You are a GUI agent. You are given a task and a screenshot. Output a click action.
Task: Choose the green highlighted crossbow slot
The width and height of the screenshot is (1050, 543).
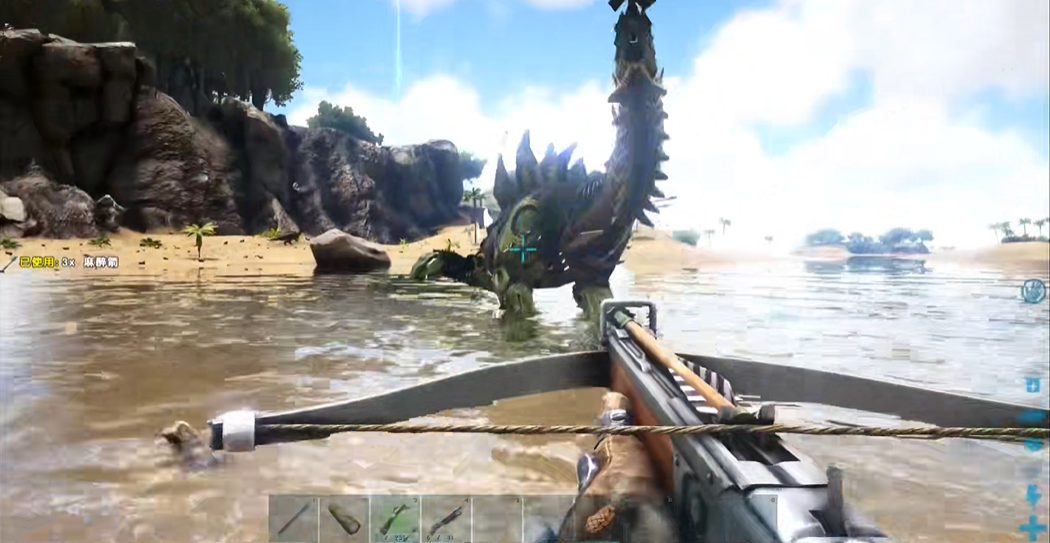pyautogui.click(x=395, y=519)
